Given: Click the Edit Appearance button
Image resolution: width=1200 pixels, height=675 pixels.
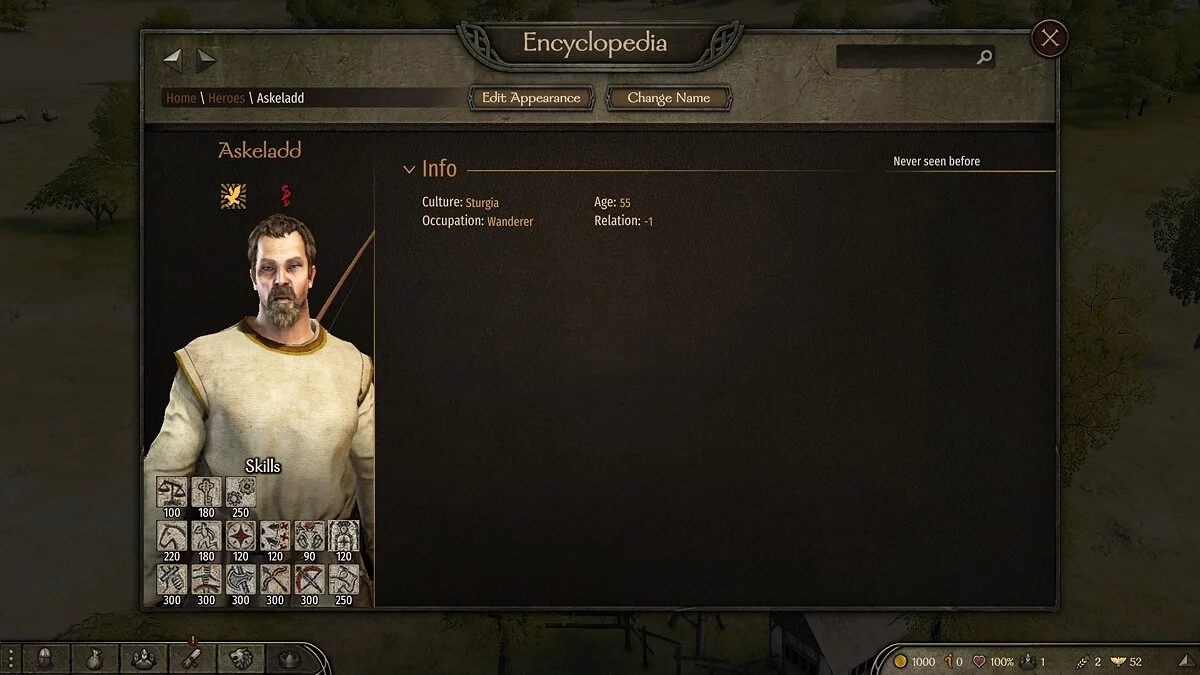Looking at the screenshot, I should pyautogui.click(x=531, y=98).
